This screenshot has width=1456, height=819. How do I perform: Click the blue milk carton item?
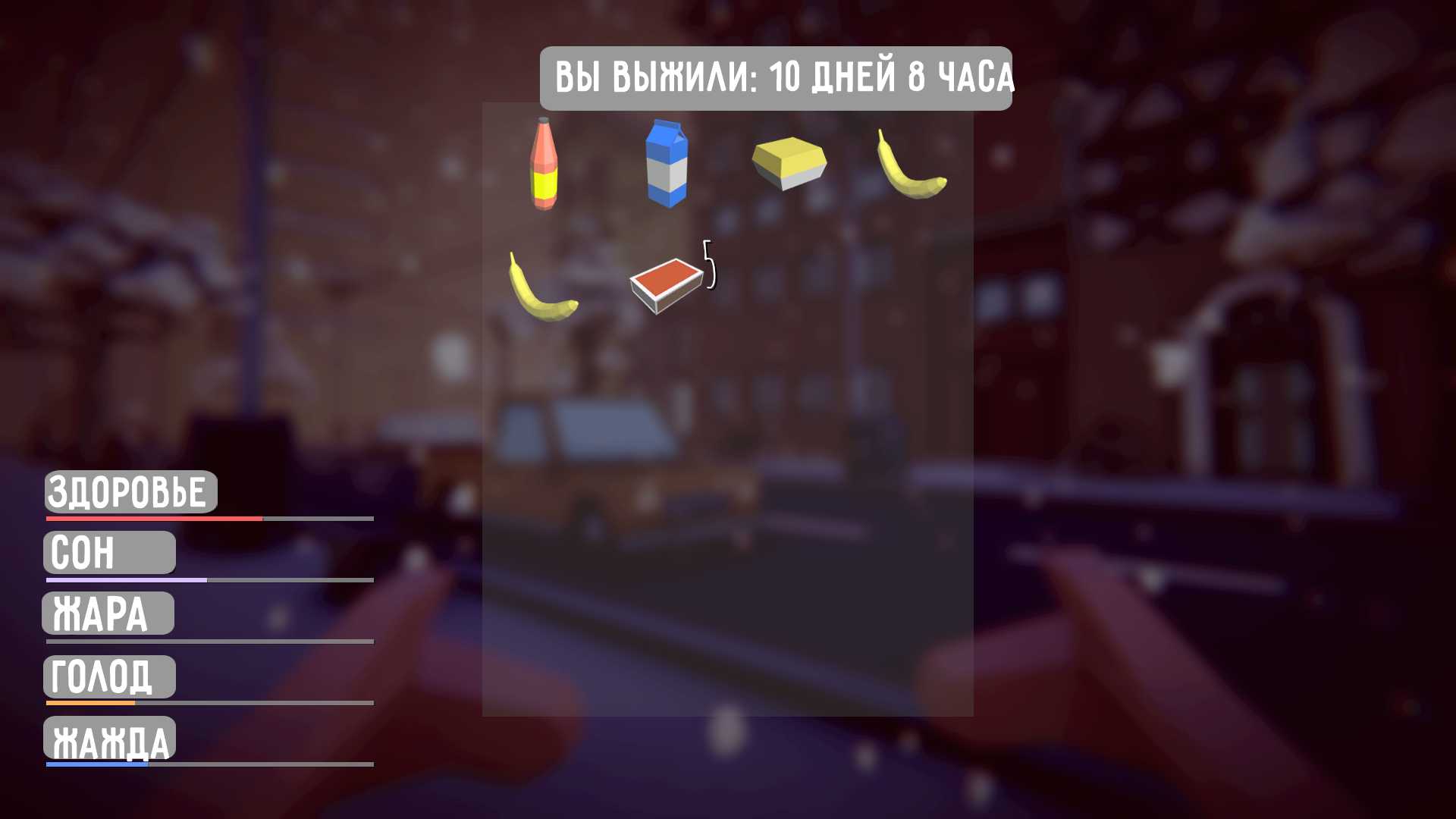point(666,163)
